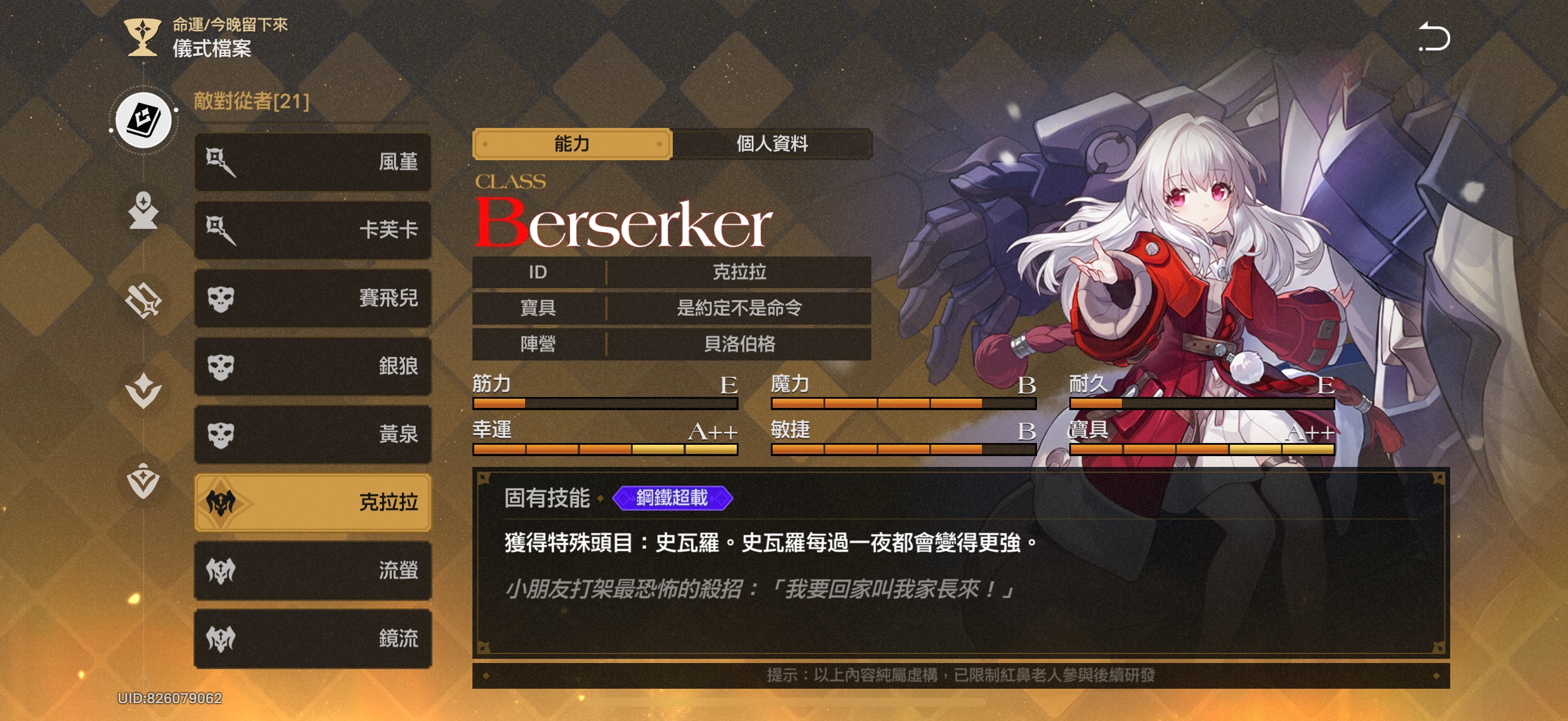Select 卡芙卡 in the servant list
The width and height of the screenshot is (1568, 721).
[x=312, y=230]
